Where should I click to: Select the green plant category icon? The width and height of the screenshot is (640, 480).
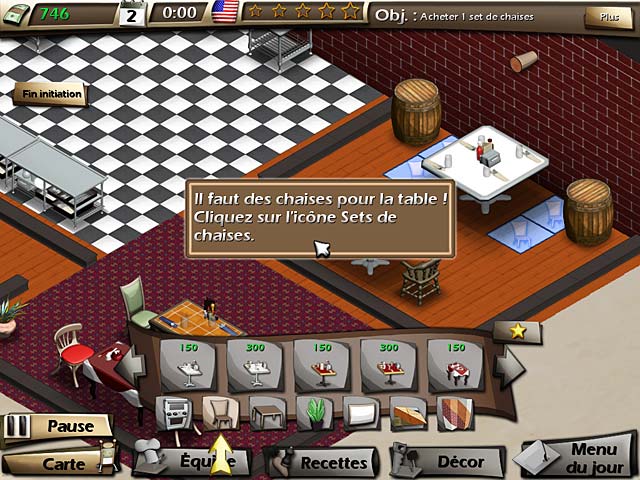click(314, 412)
